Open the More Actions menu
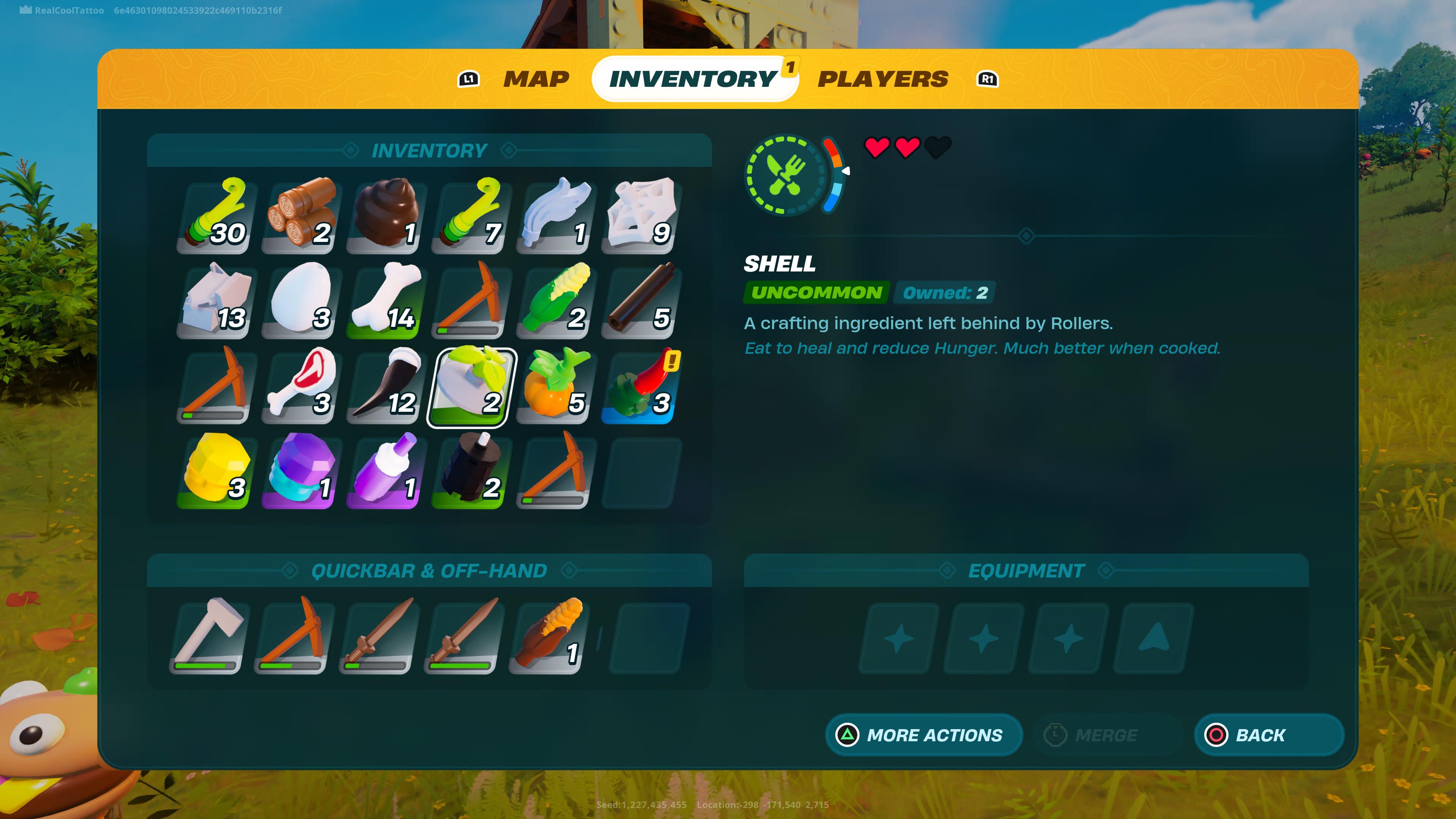Viewport: 1456px width, 819px height. 924,735
